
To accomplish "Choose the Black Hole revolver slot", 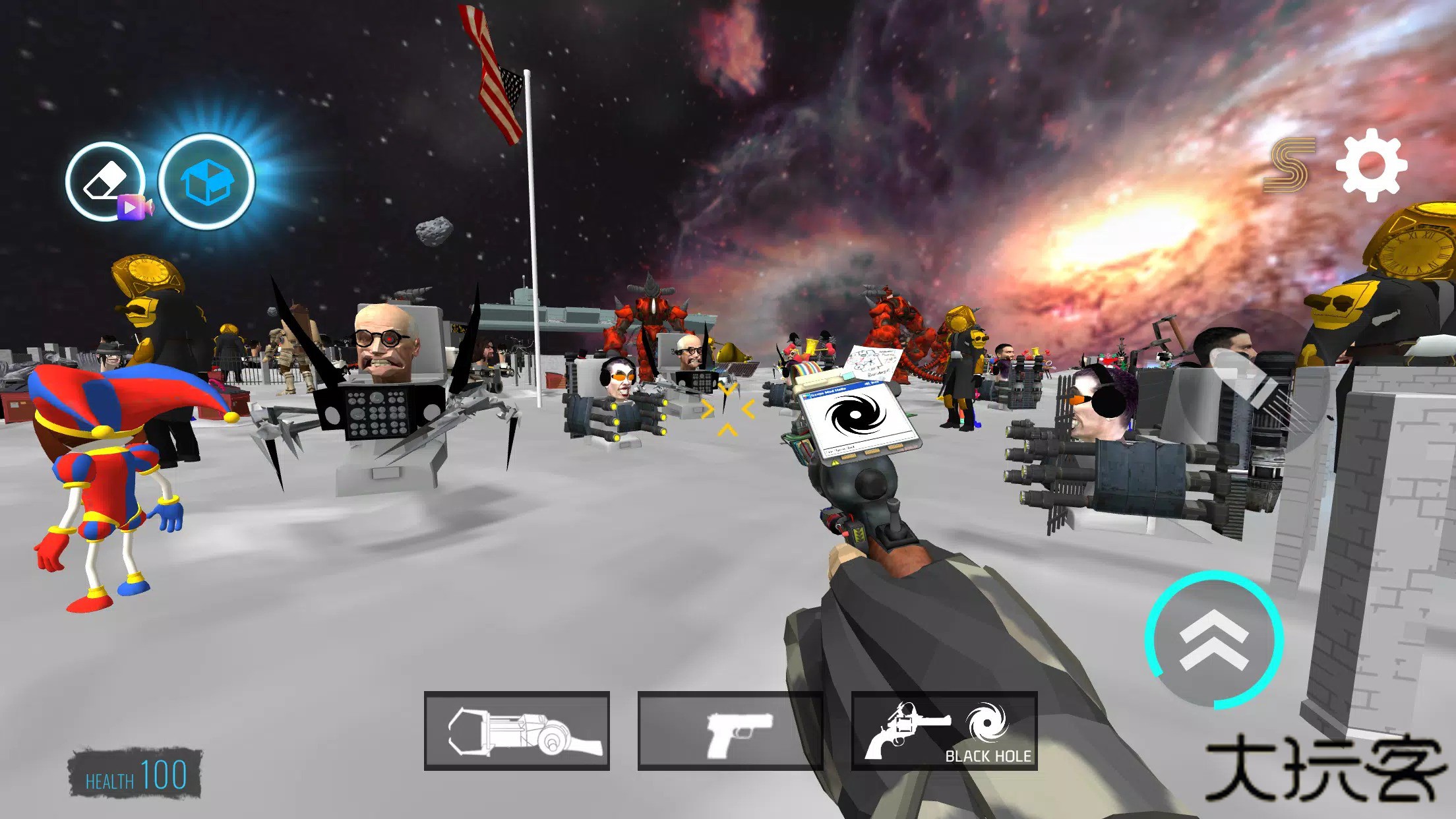I will [944, 731].
